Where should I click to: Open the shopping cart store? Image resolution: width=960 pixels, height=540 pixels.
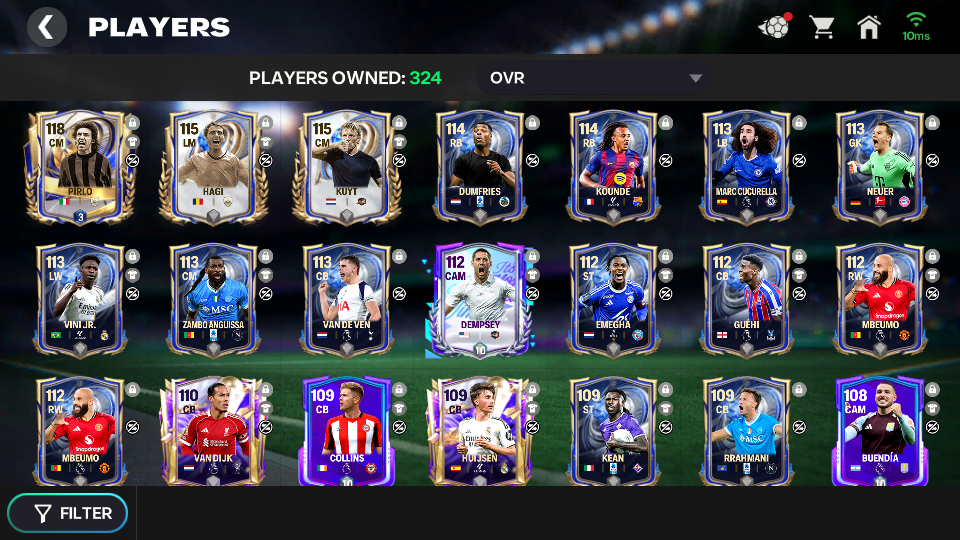click(822, 27)
